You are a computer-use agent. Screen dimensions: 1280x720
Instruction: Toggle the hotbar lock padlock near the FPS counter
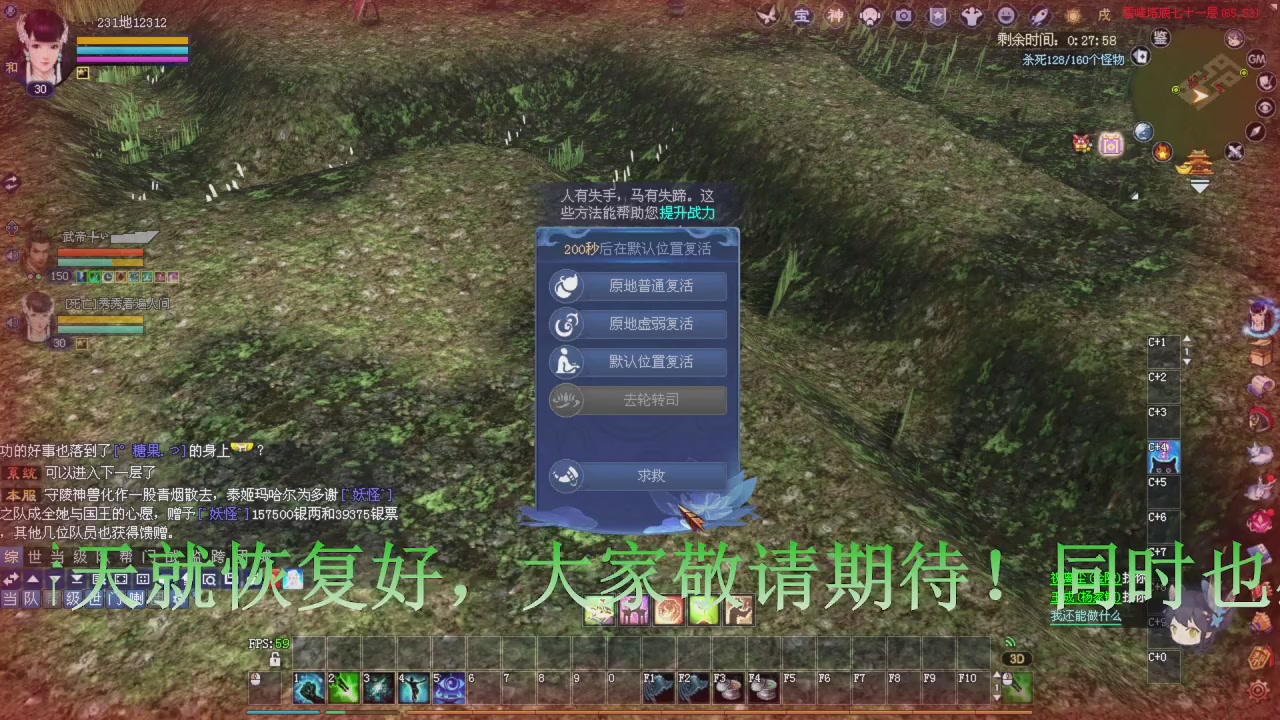(274, 657)
